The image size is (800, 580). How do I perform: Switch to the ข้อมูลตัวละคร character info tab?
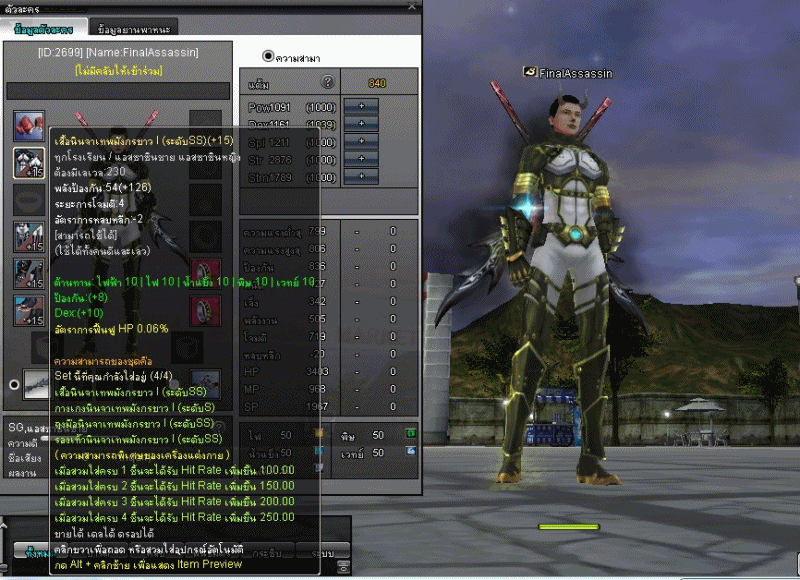click(44, 29)
